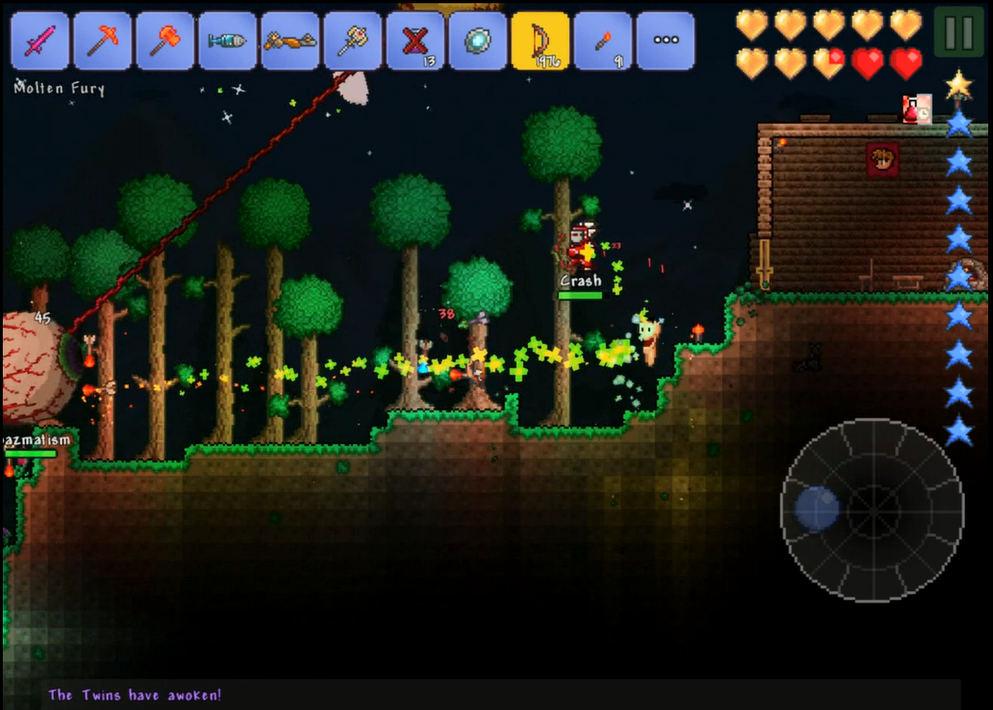Select the red item stack of 13
The image size is (993, 710).
(x=415, y=41)
